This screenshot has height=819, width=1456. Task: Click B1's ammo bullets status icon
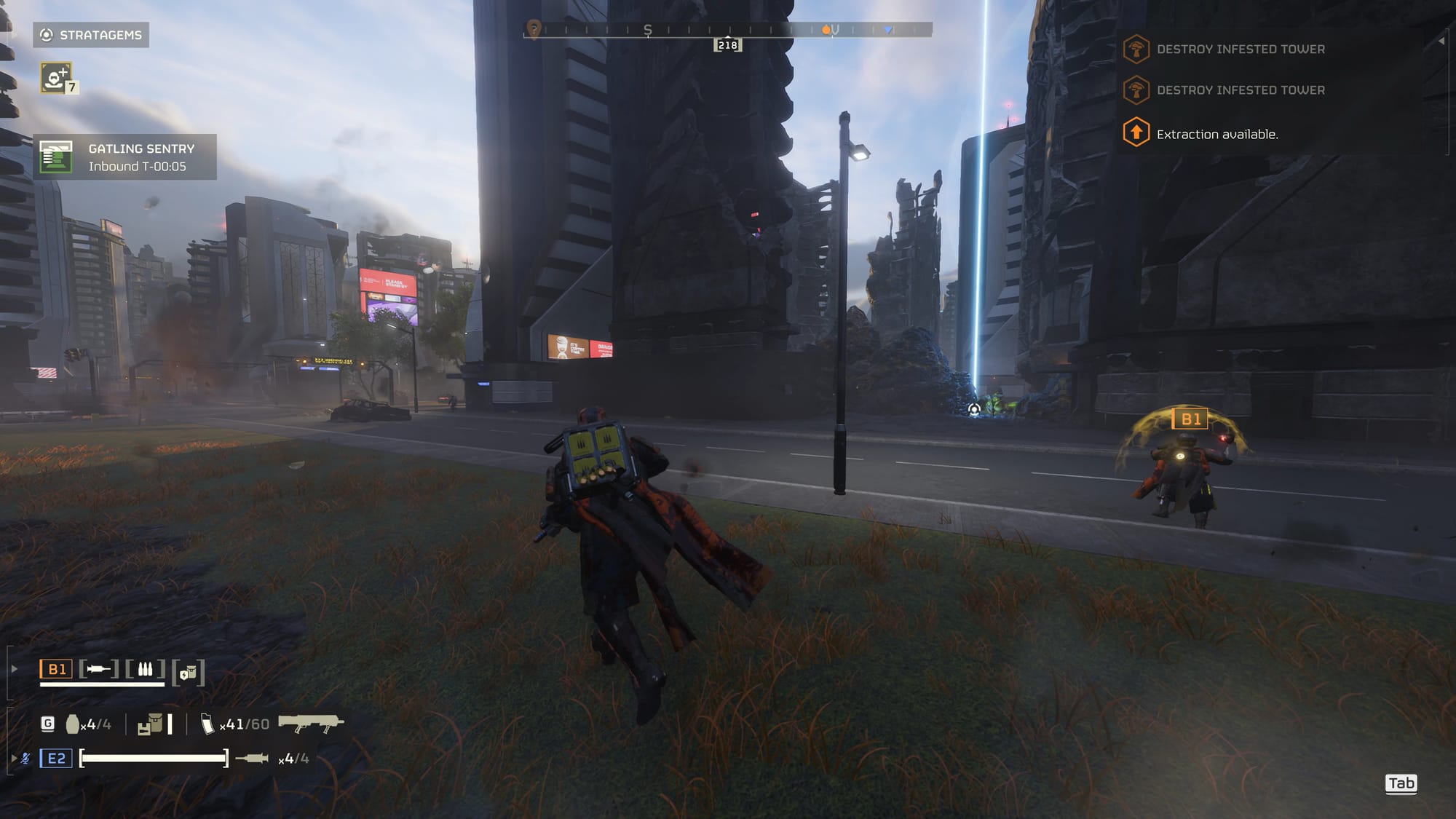pos(145,669)
